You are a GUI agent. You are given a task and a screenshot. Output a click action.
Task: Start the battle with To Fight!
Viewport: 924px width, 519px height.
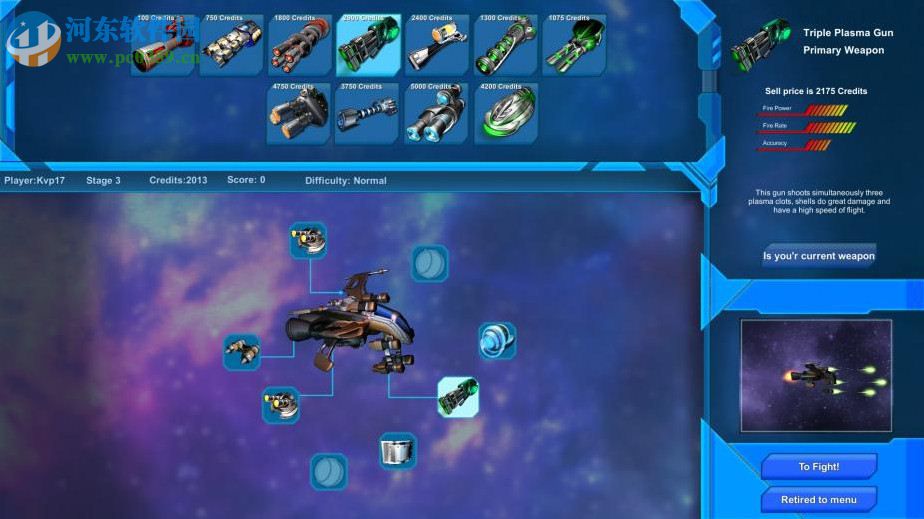(x=818, y=467)
